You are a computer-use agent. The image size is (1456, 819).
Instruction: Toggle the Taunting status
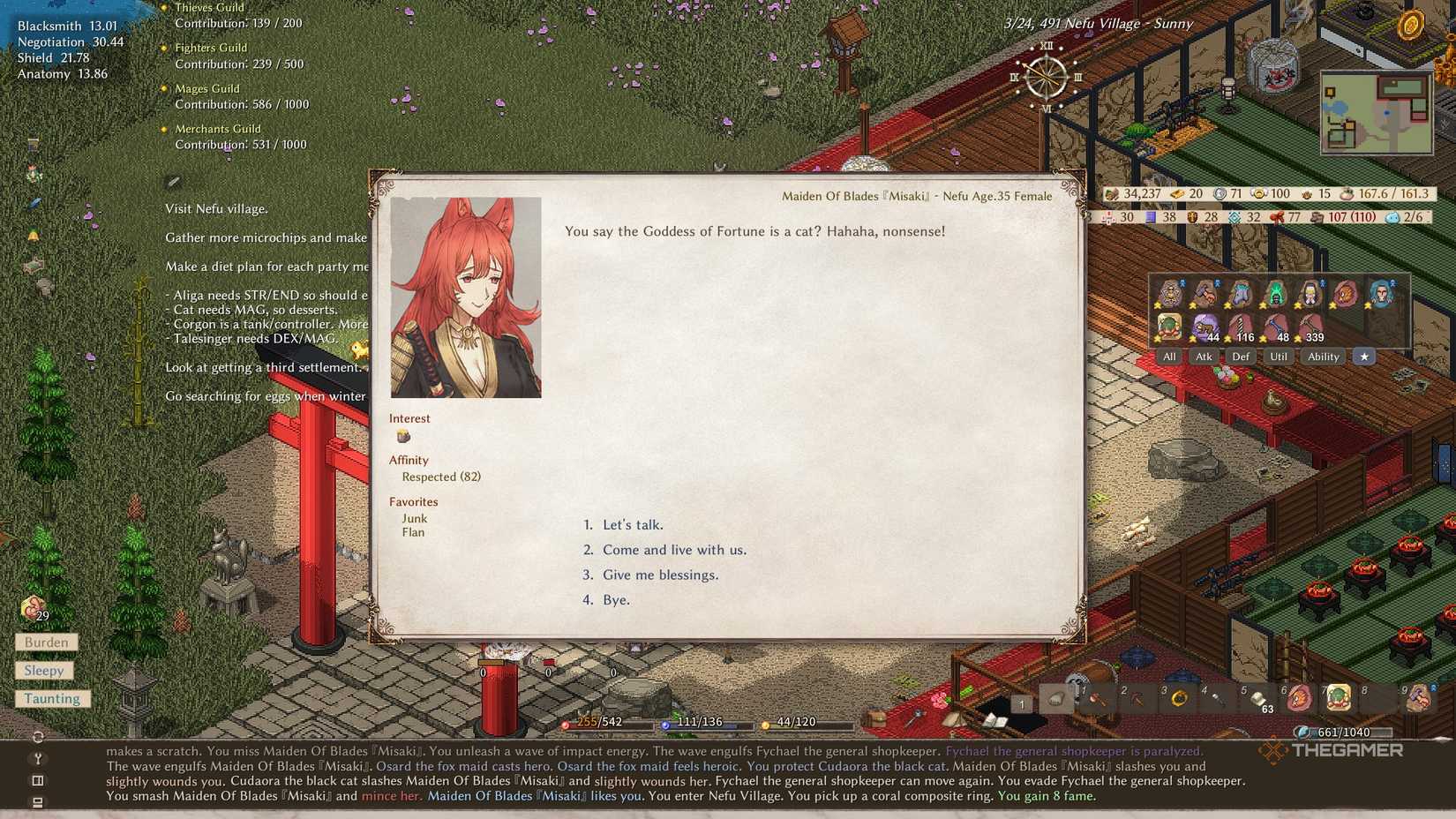pyautogui.click(x=51, y=698)
